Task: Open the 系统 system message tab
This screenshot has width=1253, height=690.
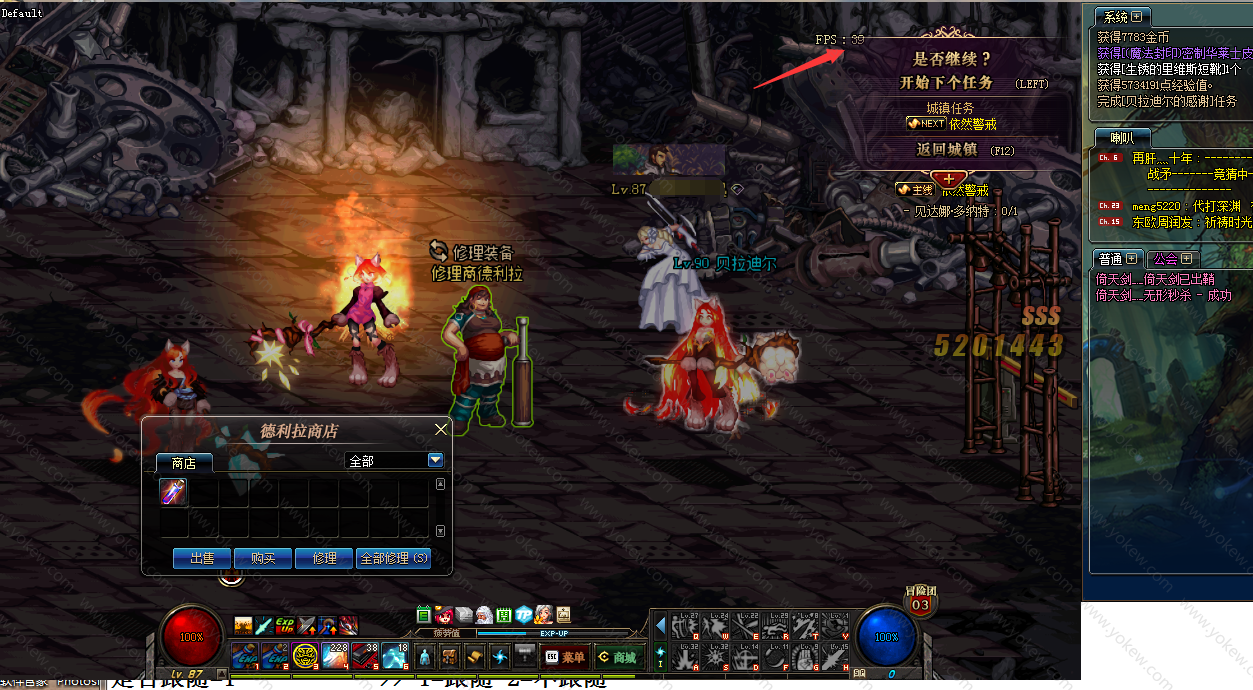Action: 1122,17
